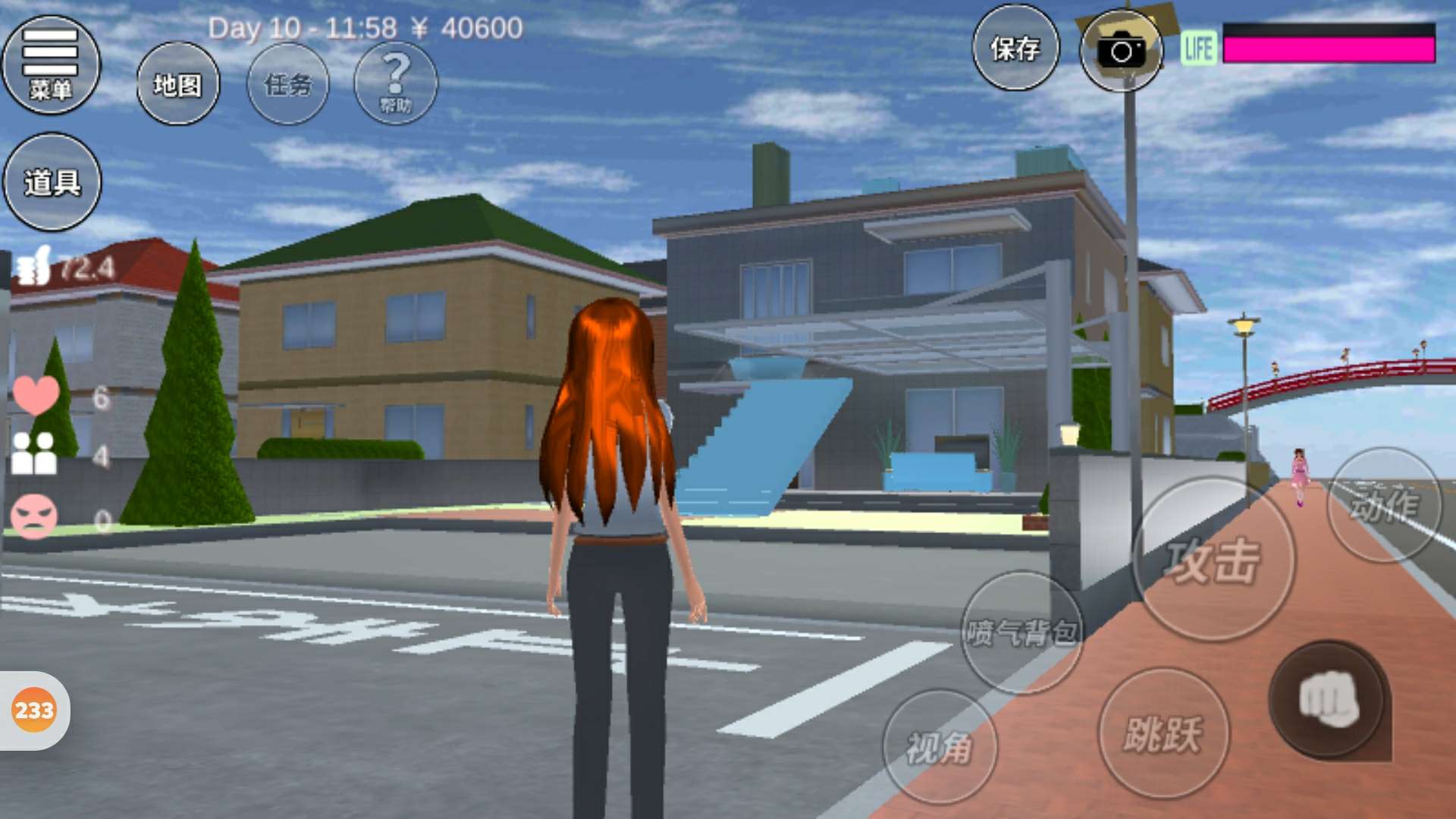Open the 帮助 question mark help

click(x=395, y=83)
